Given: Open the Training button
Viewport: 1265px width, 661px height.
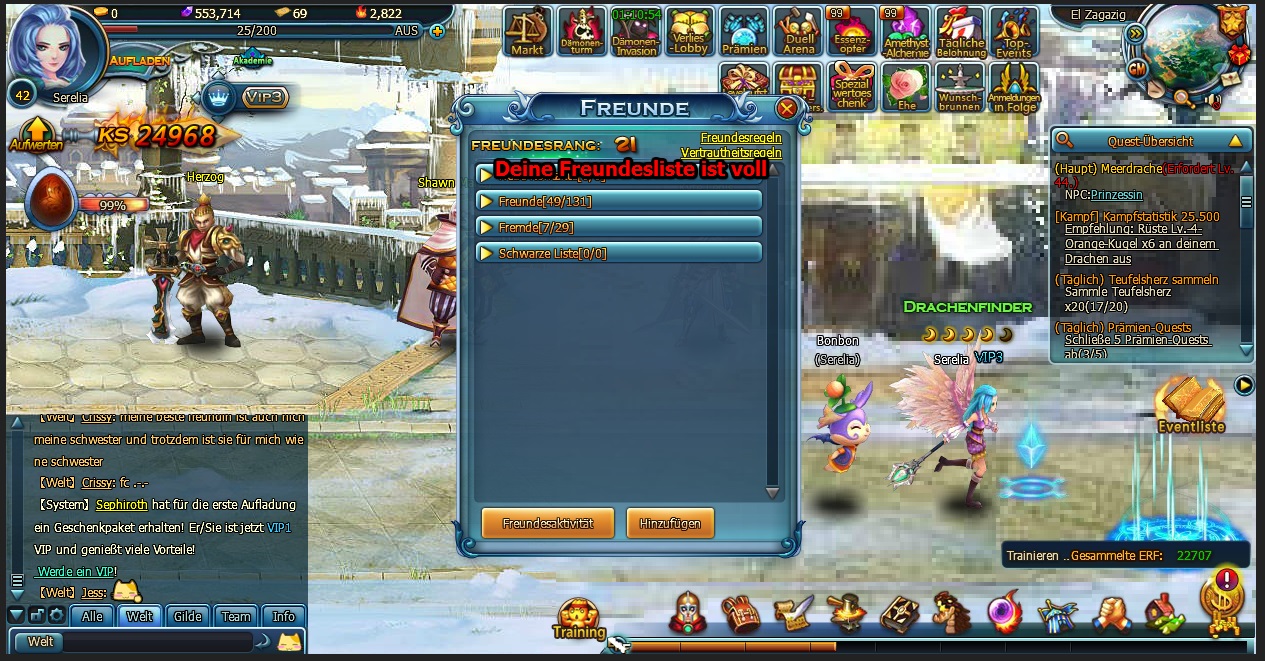Looking at the screenshot, I should point(579,618).
